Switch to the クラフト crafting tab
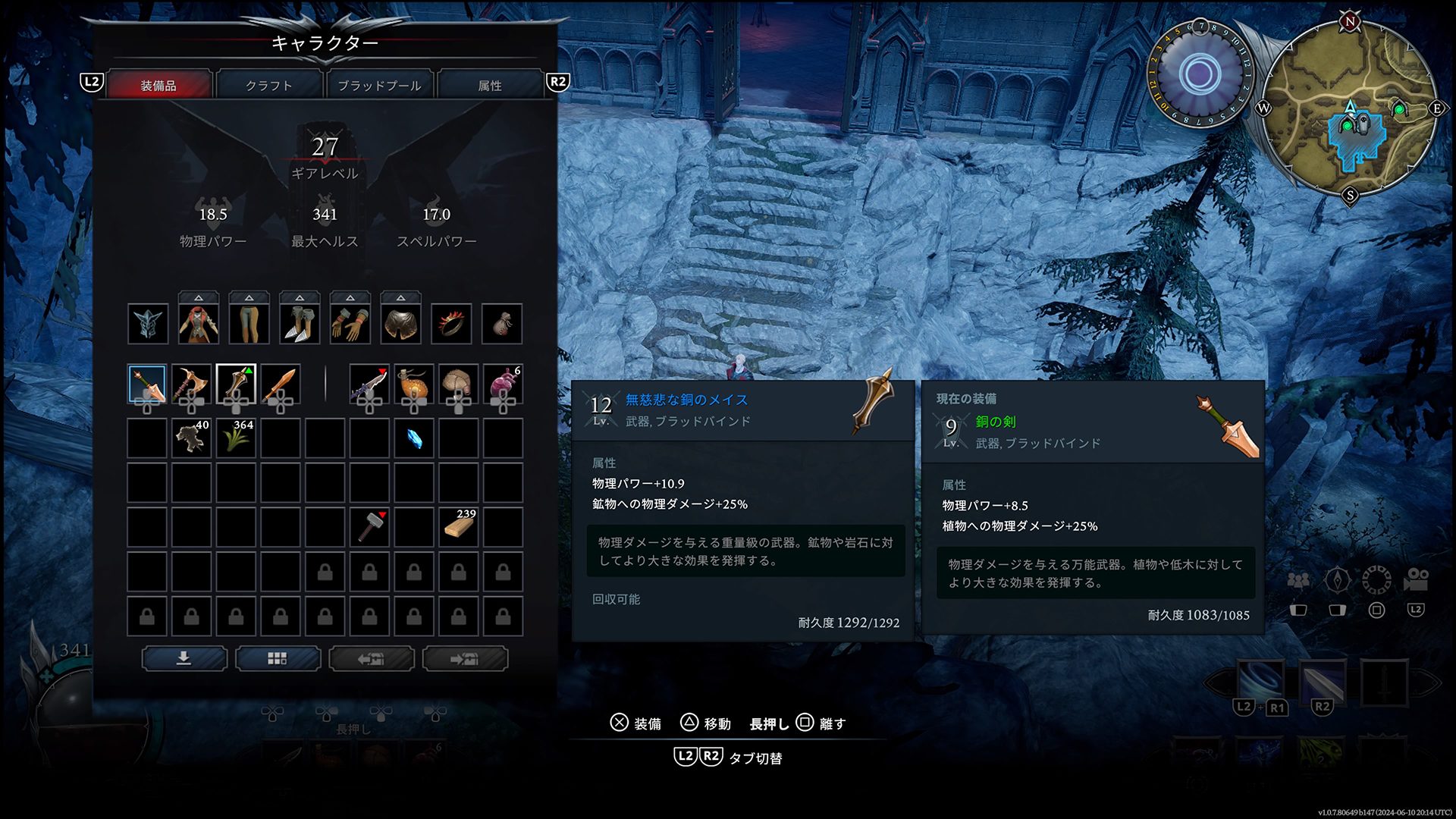 (269, 85)
